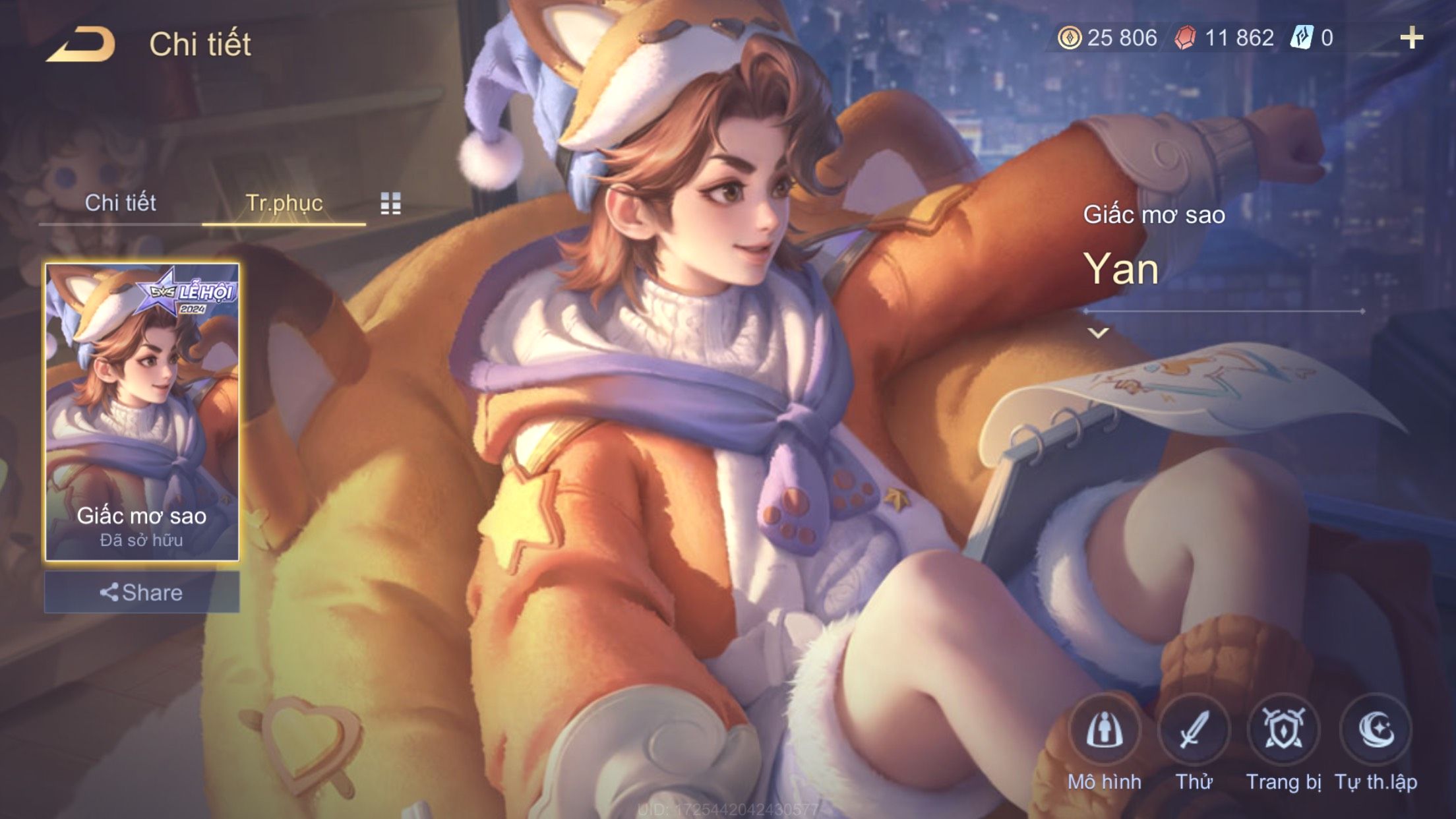Tap the Thử sword trial button
This screenshot has height=819, width=1456.
pyautogui.click(x=1194, y=731)
